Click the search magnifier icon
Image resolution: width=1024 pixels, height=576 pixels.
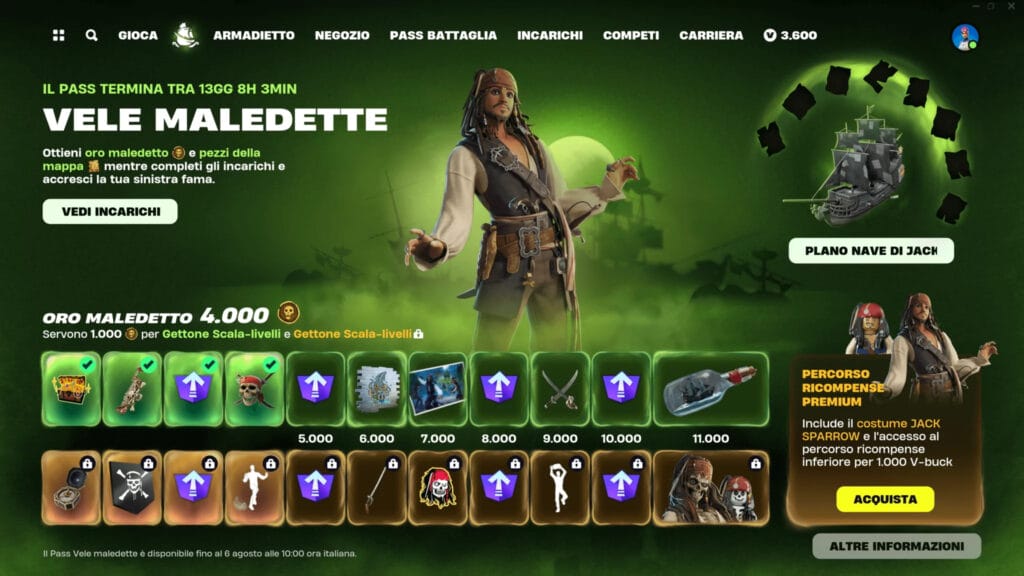click(x=92, y=35)
